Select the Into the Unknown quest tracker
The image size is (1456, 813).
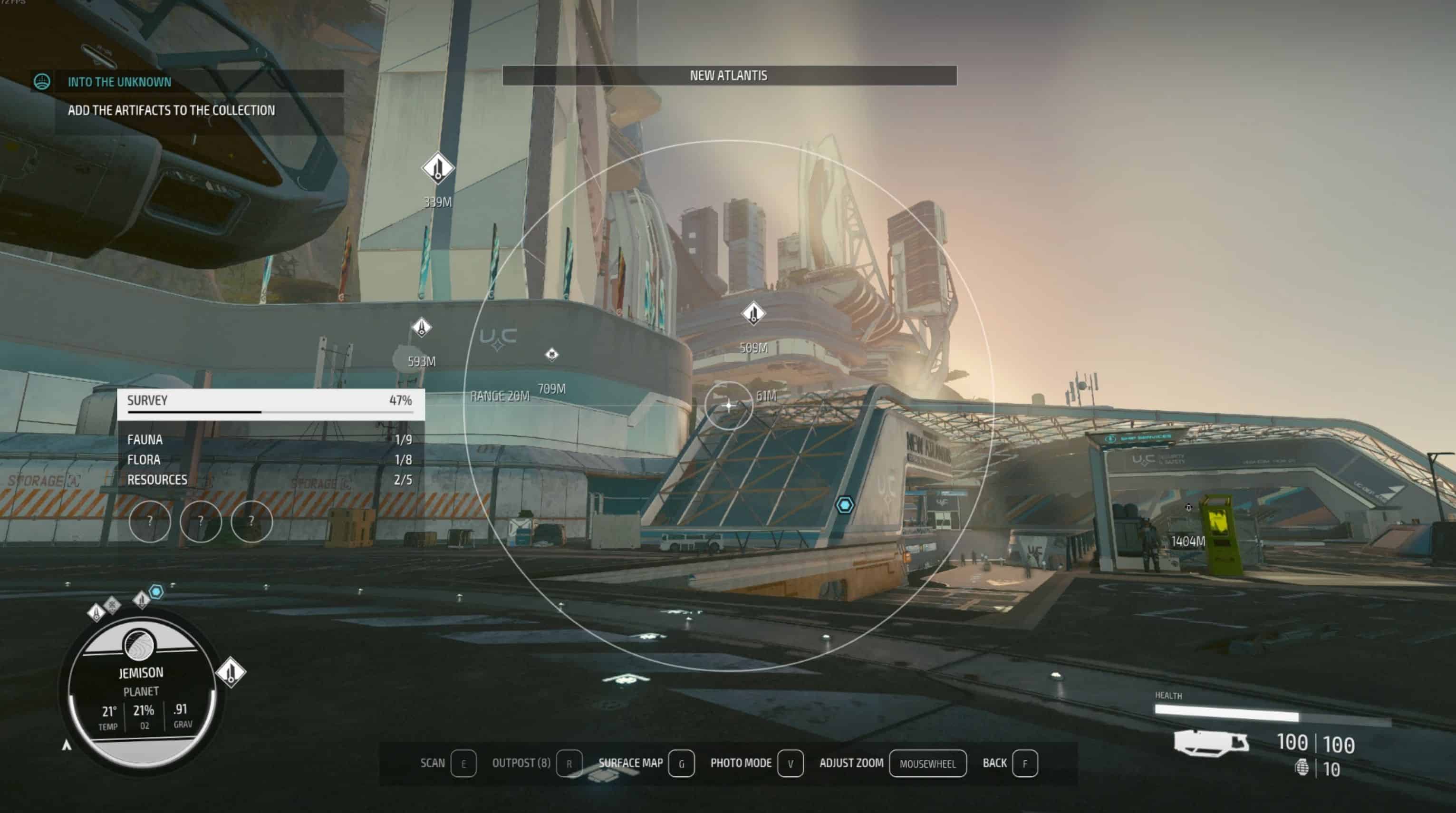point(119,82)
